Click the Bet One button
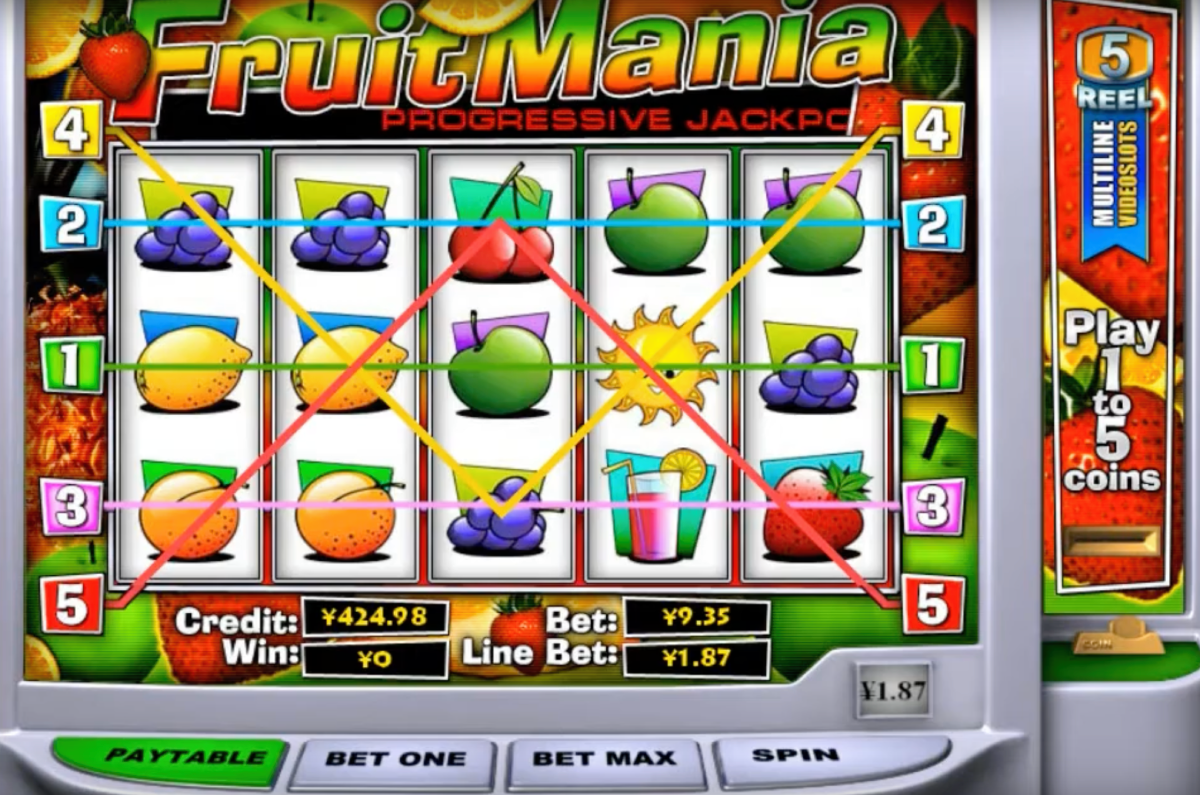The image size is (1200, 795). tap(396, 759)
